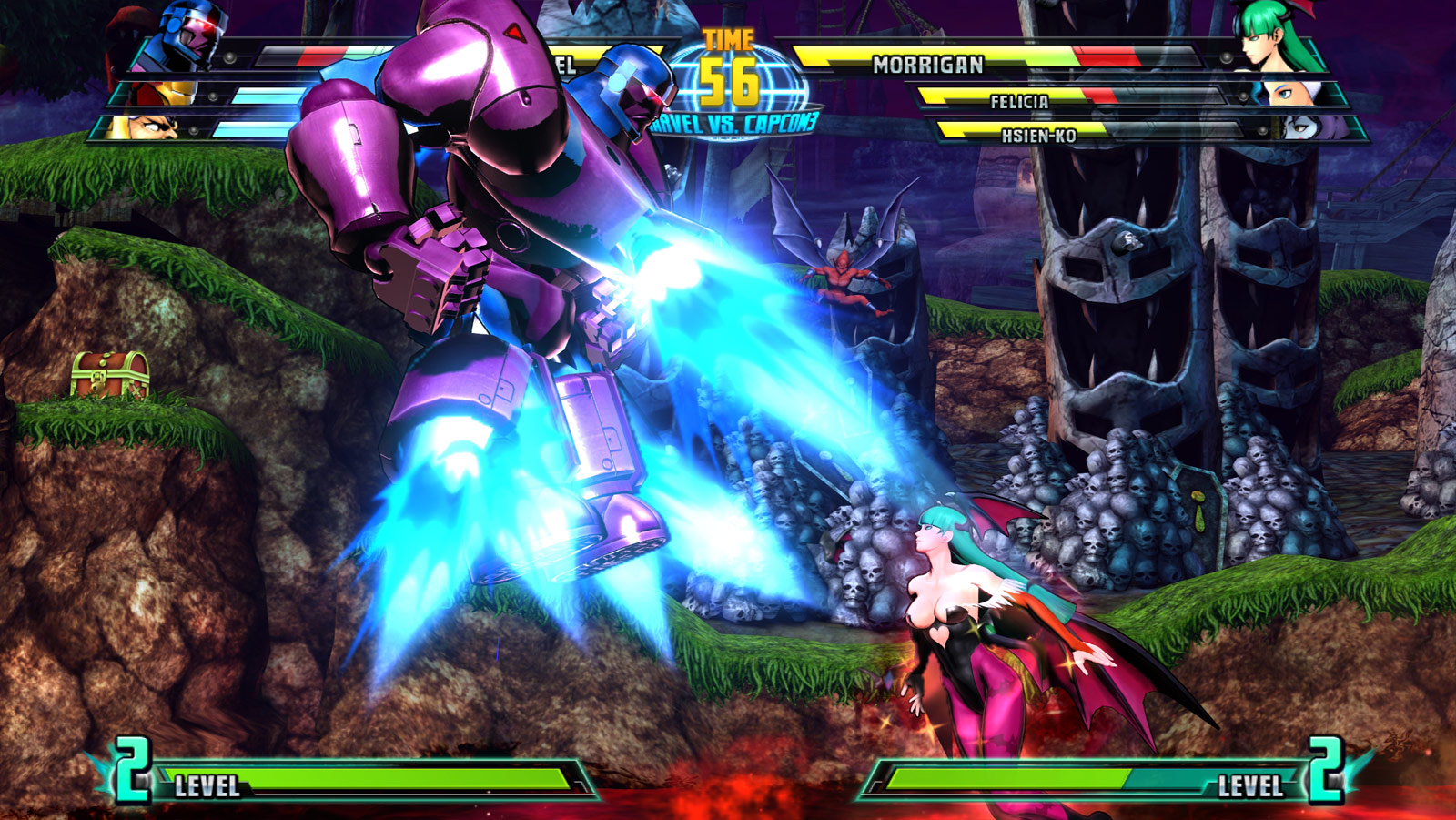
Task: Expand the left team's health bar stack
Action: [273, 91]
